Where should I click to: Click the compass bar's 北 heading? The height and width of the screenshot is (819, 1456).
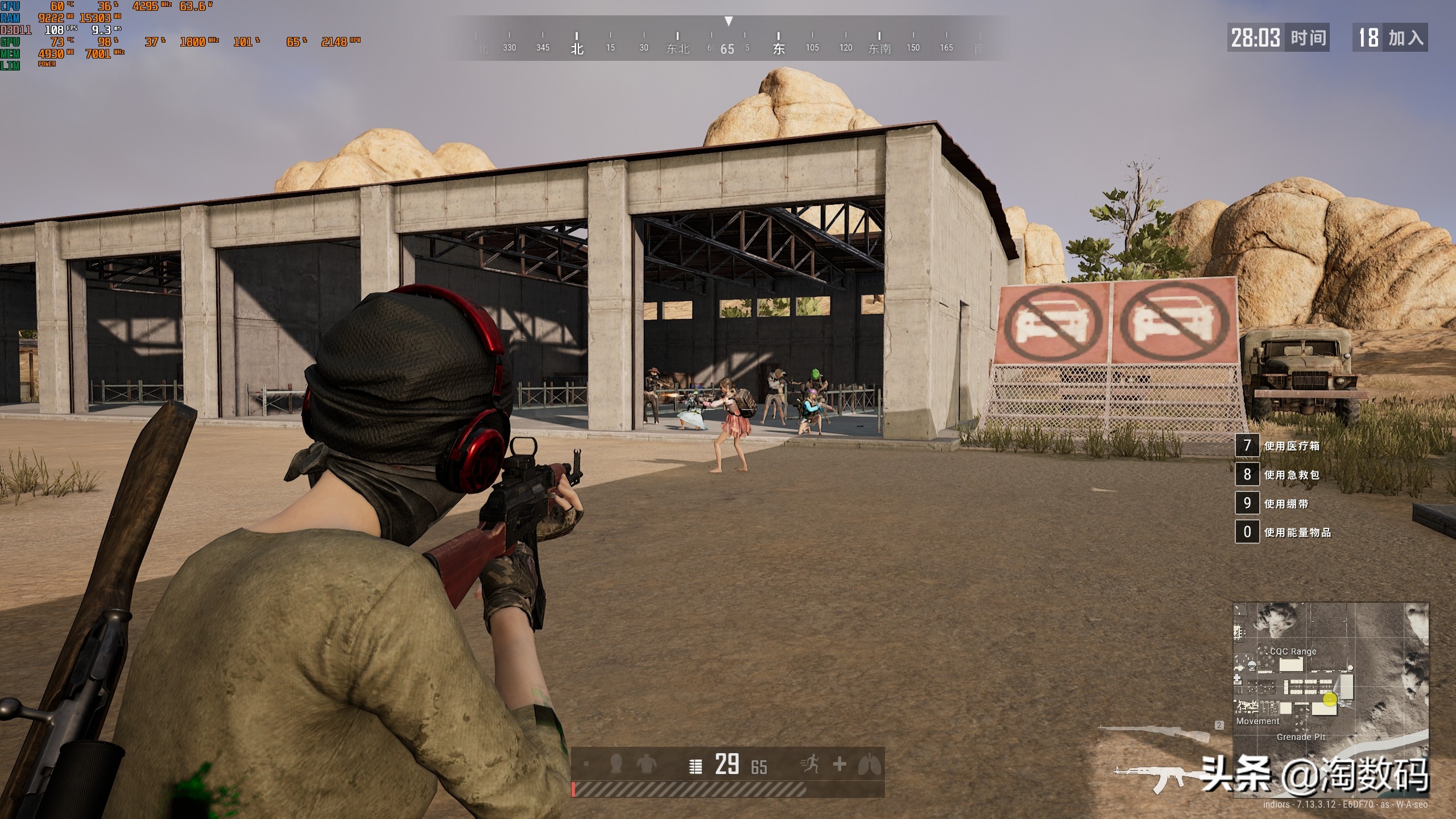click(x=577, y=48)
